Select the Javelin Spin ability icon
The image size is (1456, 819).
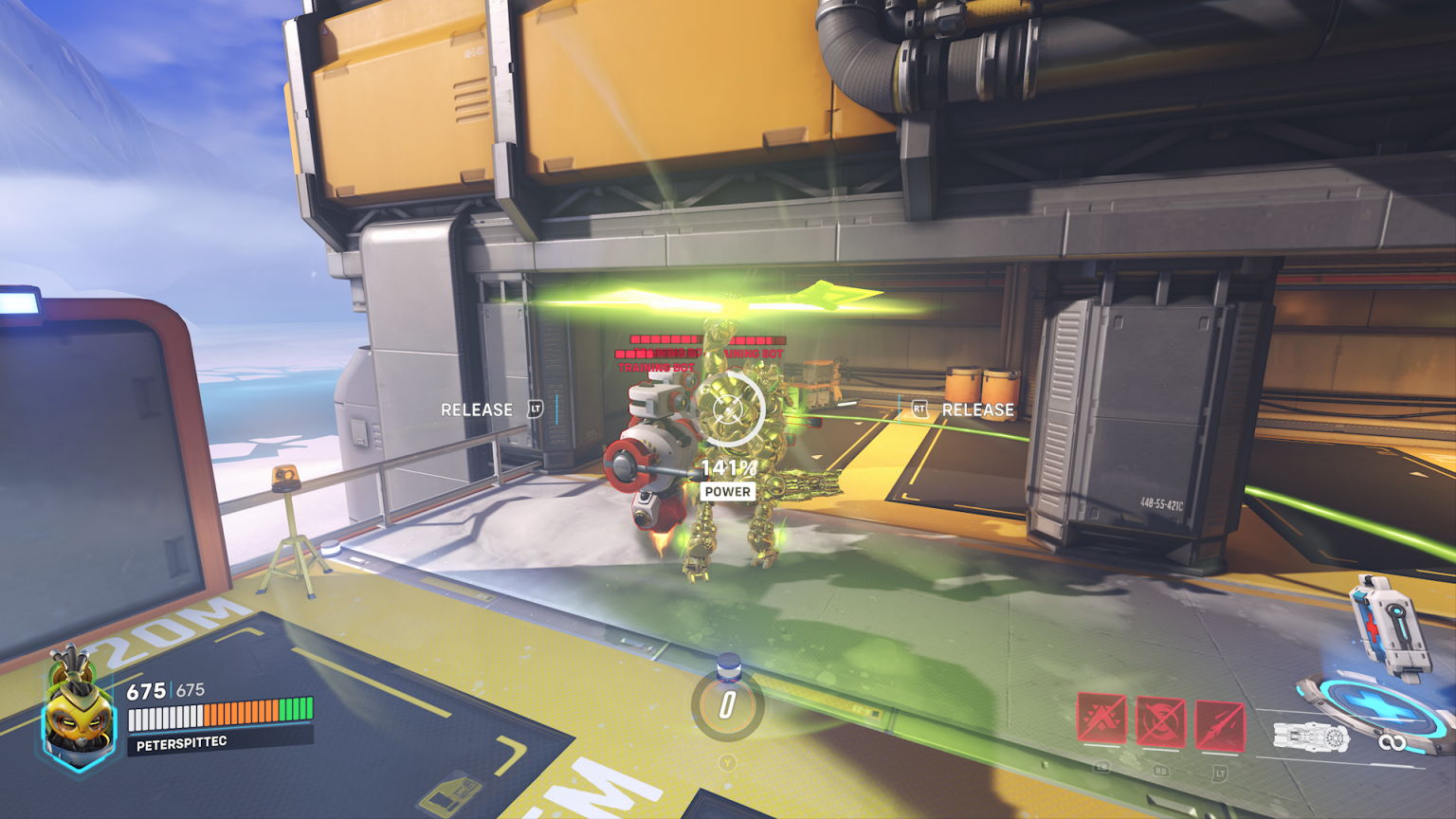1160,720
